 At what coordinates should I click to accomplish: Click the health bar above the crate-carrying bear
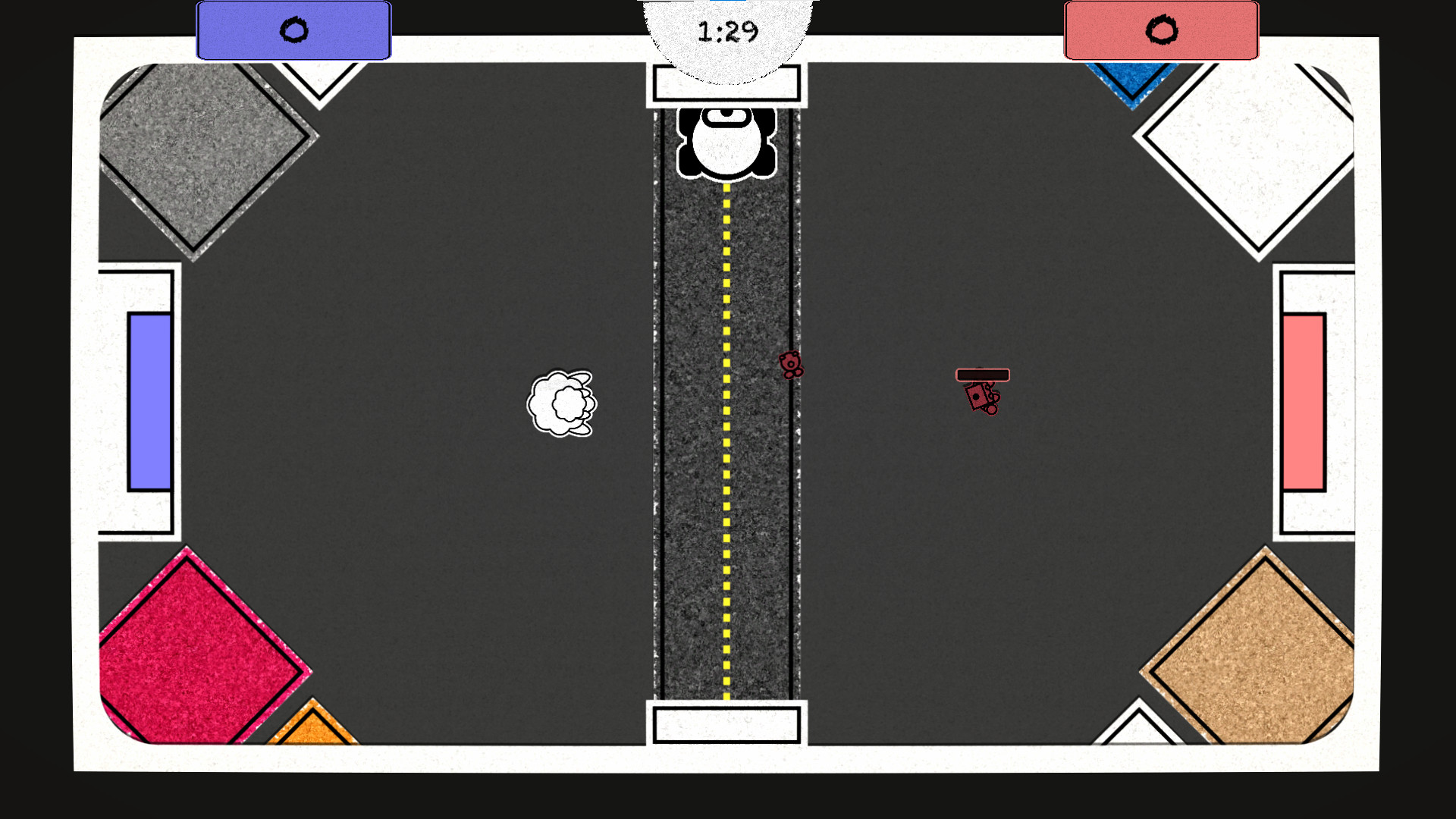click(983, 375)
